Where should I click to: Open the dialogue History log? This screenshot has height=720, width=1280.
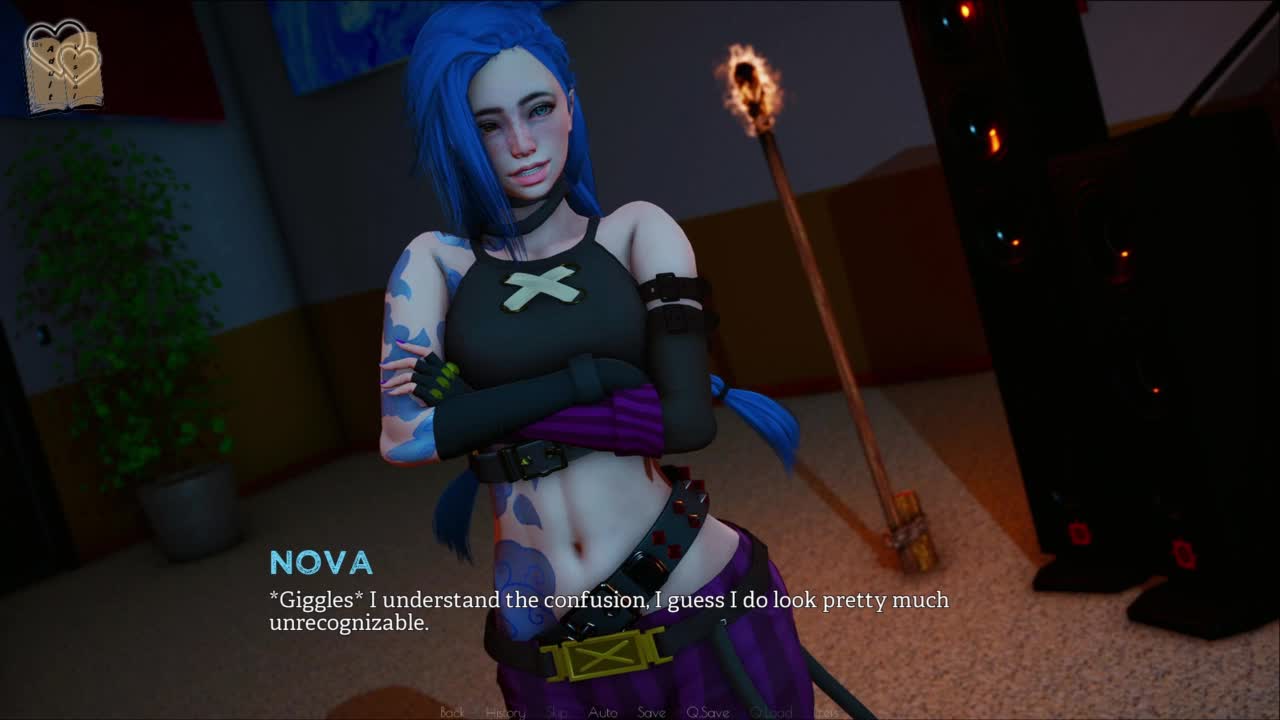[505, 712]
